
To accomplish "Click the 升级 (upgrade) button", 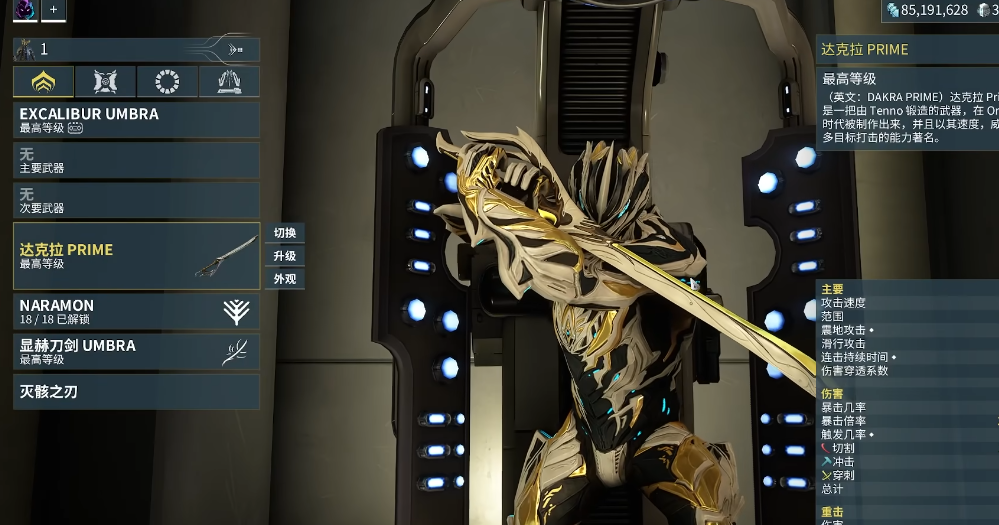I will tap(285, 256).
